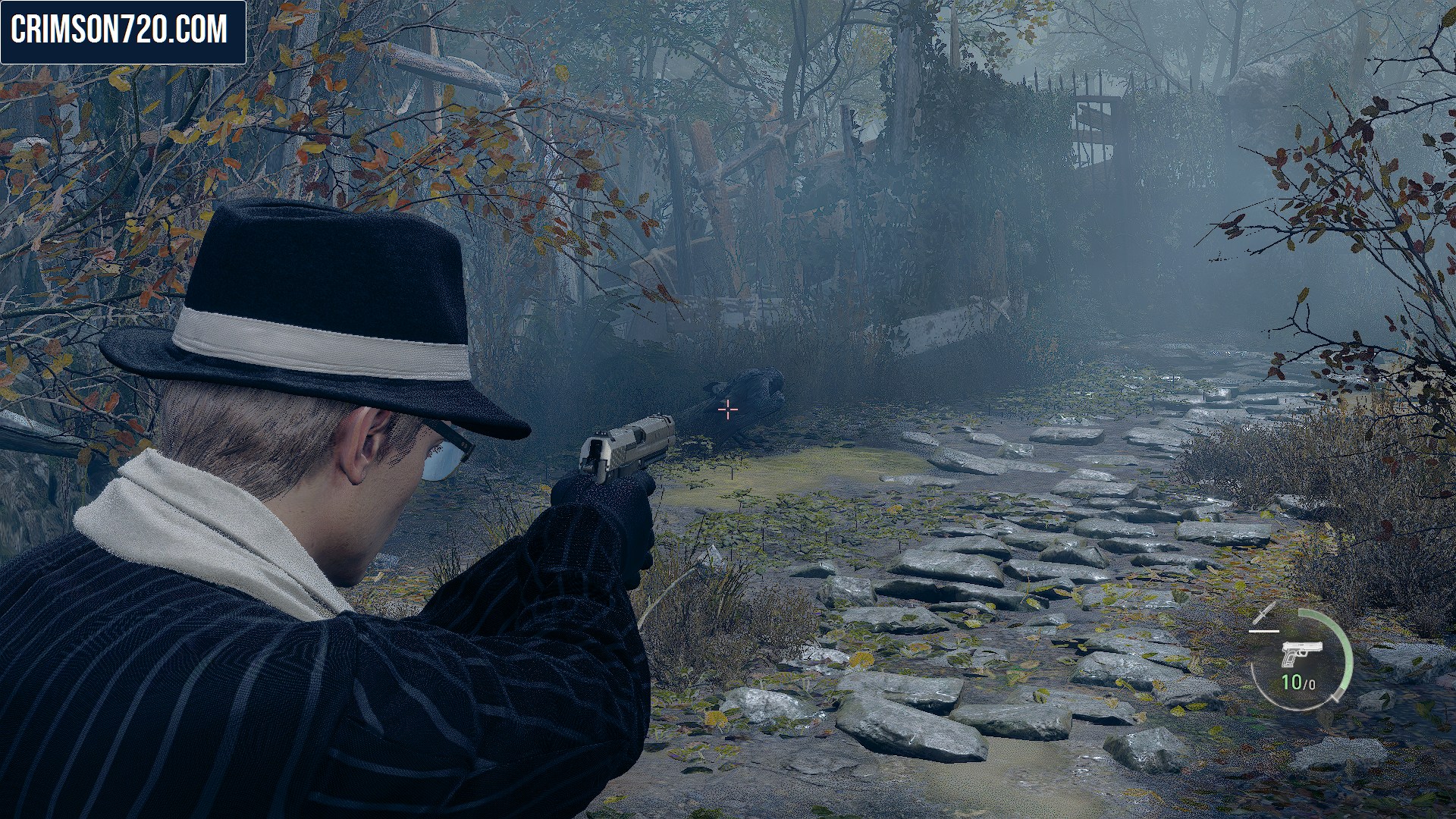Select the equipped handgun icon

(1301, 654)
